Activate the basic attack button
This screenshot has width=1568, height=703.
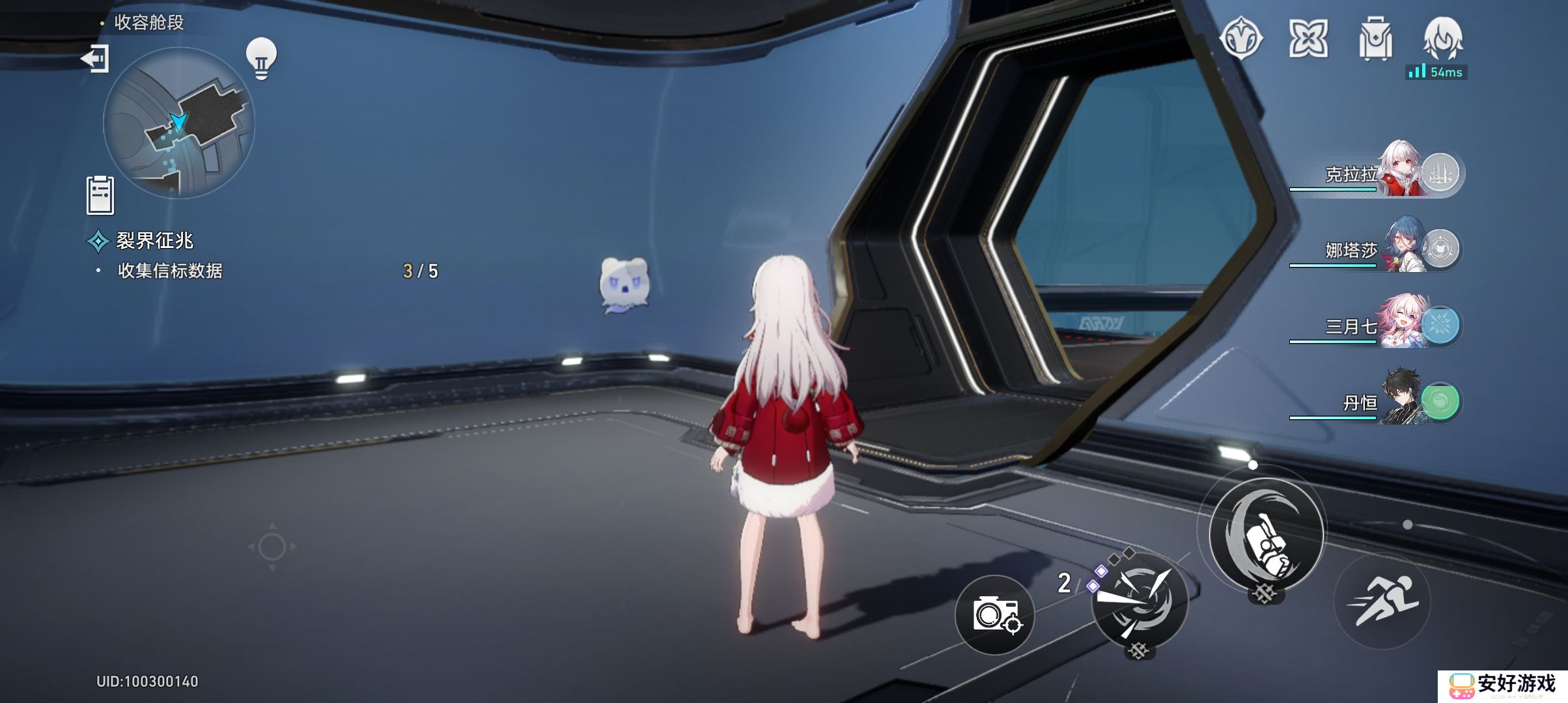coord(1266,534)
